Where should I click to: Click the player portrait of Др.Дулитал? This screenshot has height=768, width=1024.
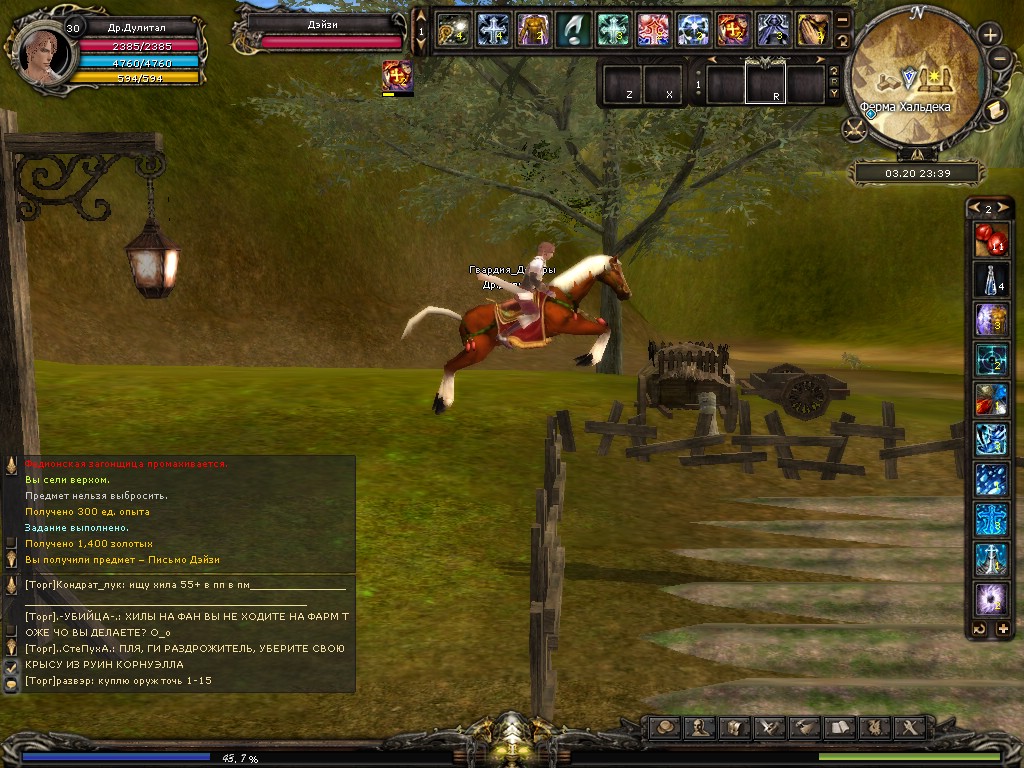[x=37, y=48]
